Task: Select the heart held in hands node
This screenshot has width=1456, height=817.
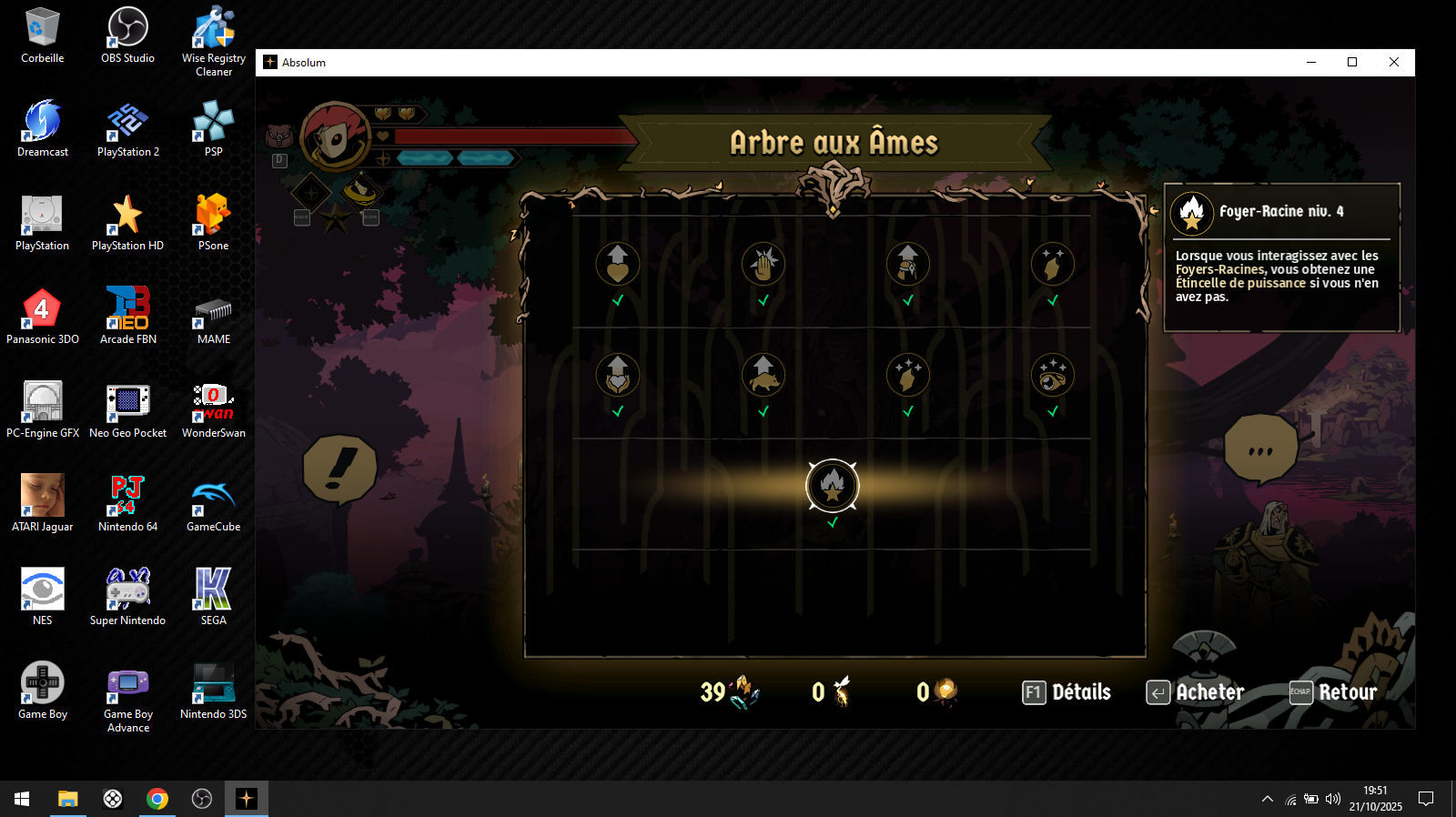Action: [x=618, y=375]
